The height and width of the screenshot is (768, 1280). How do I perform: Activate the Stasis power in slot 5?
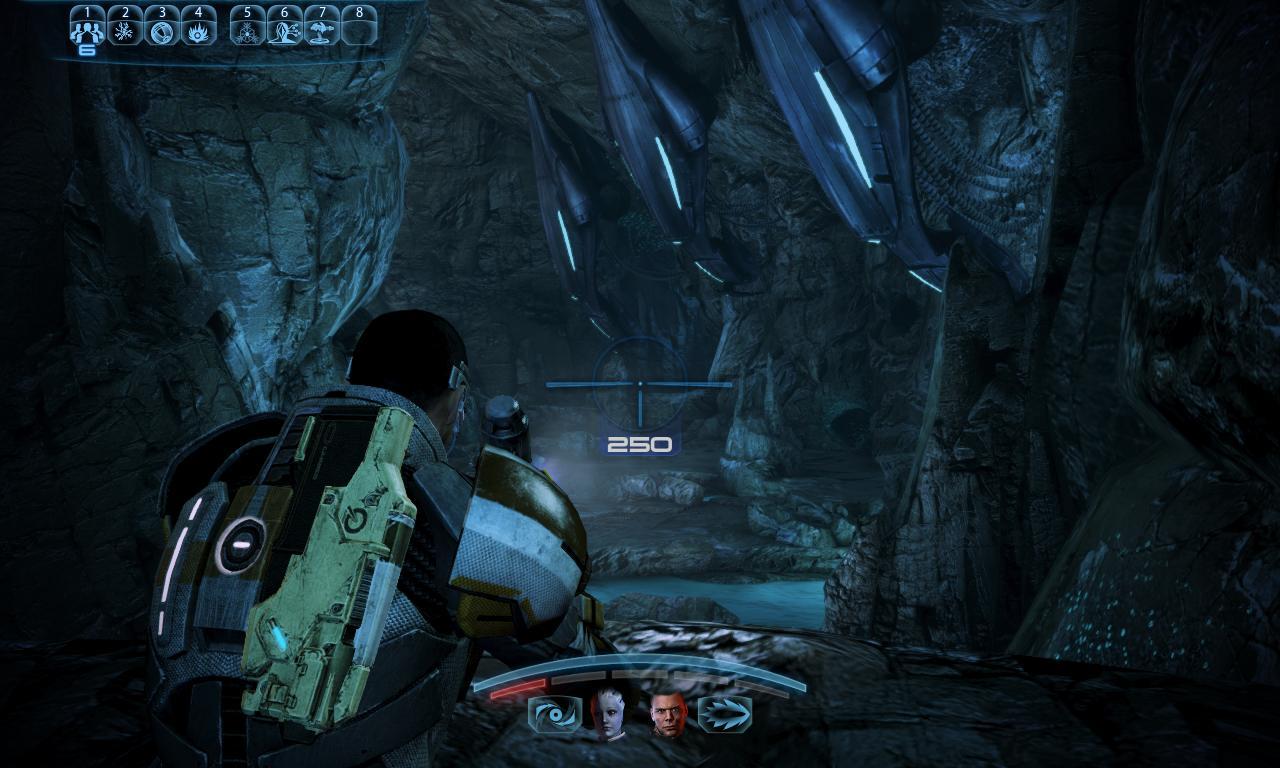(x=249, y=28)
